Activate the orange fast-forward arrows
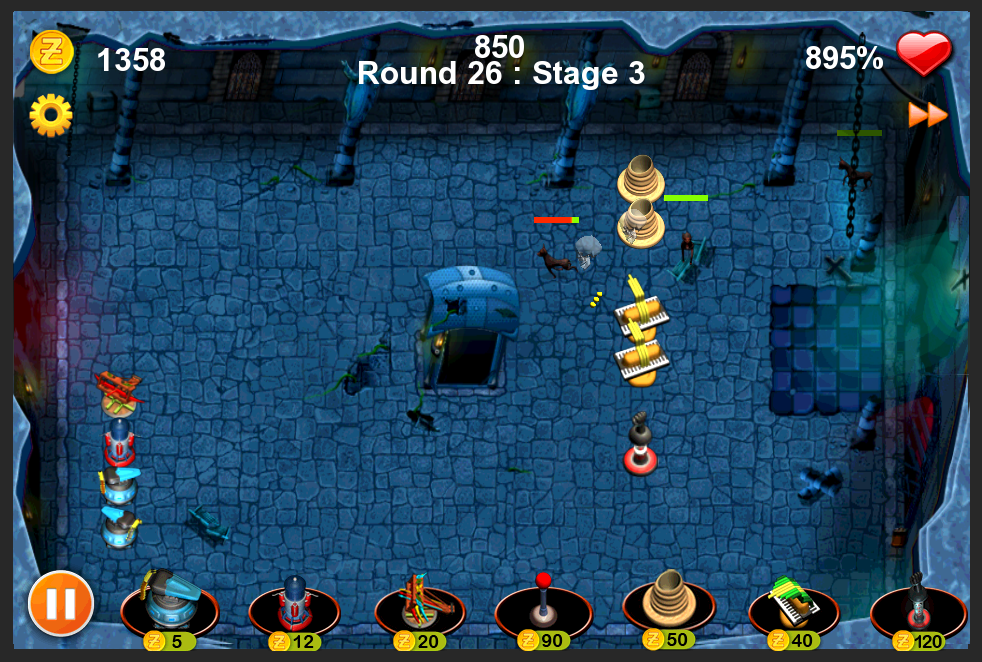 point(928,115)
